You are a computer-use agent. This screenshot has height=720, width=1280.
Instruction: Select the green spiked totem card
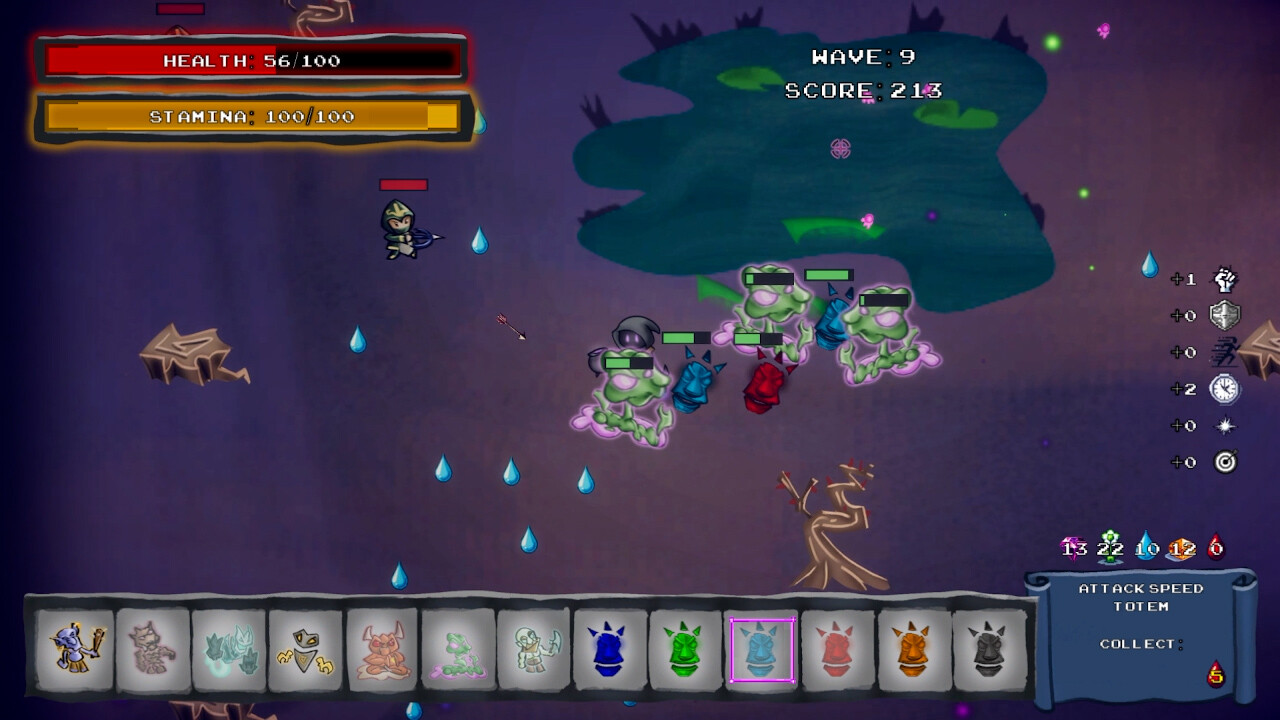(x=686, y=648)
